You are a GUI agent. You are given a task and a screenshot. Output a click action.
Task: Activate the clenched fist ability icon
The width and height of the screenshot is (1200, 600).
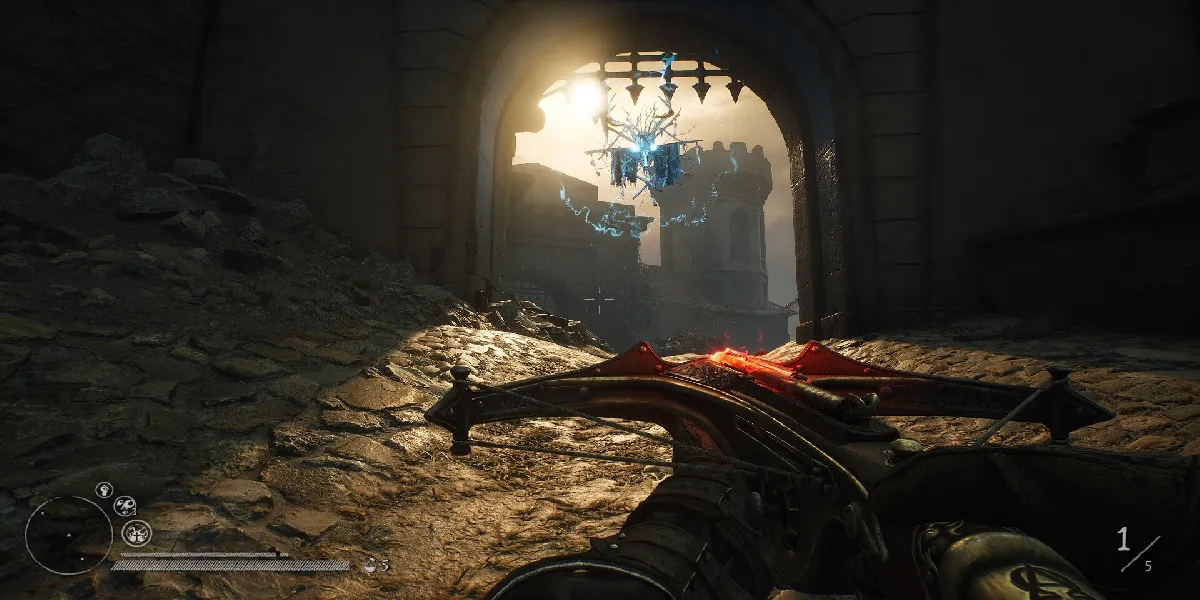[x=103, y=489]
